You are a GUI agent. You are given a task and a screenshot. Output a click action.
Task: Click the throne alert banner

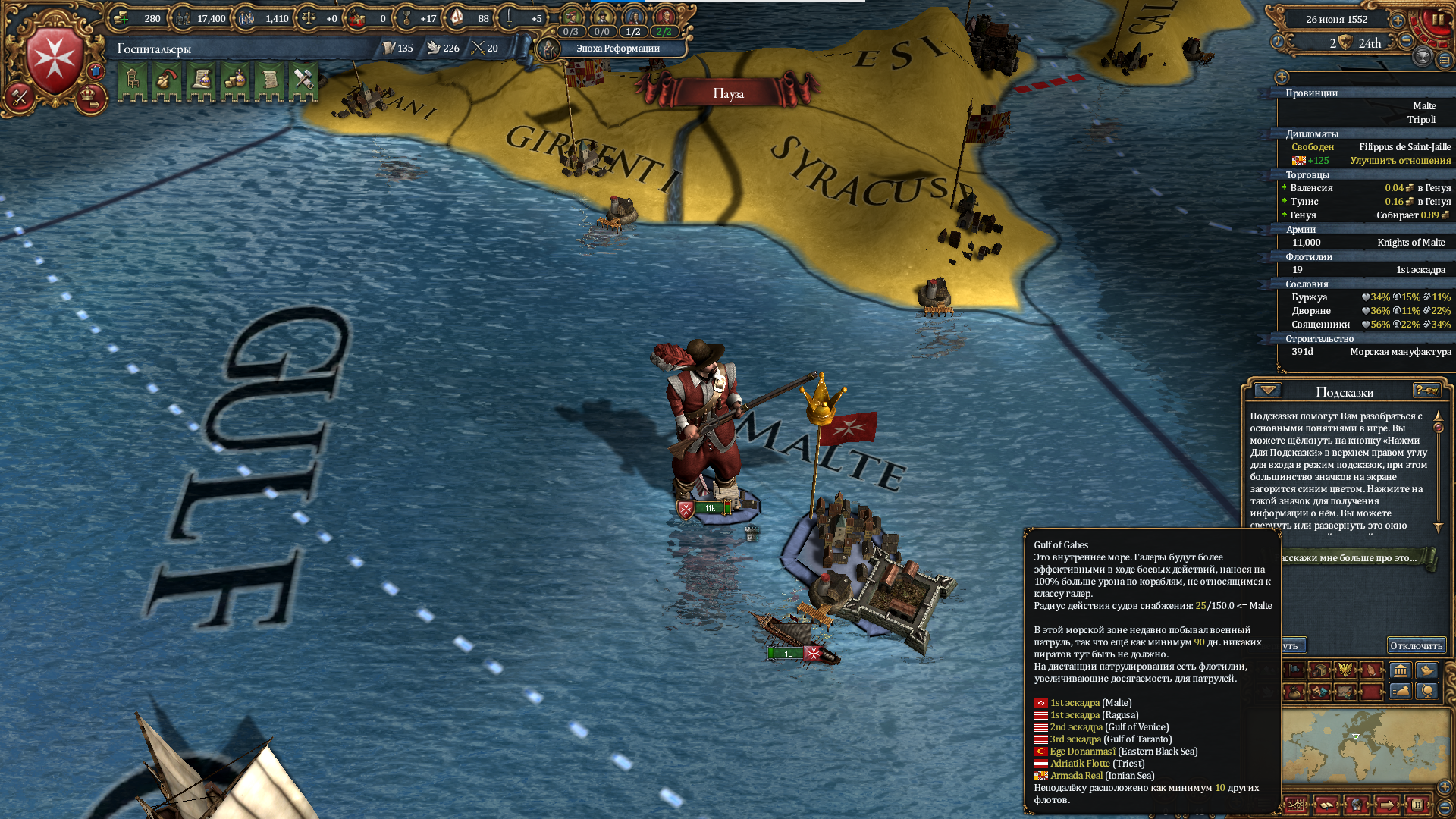tap(133, 80)
